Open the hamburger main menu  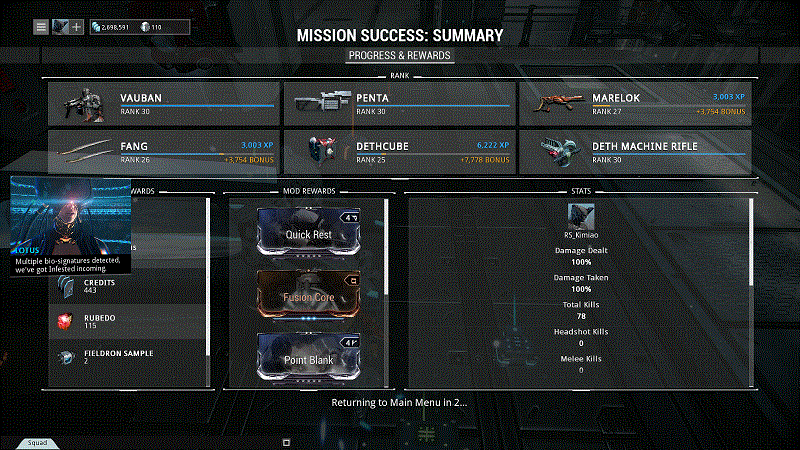pos(41,26)
